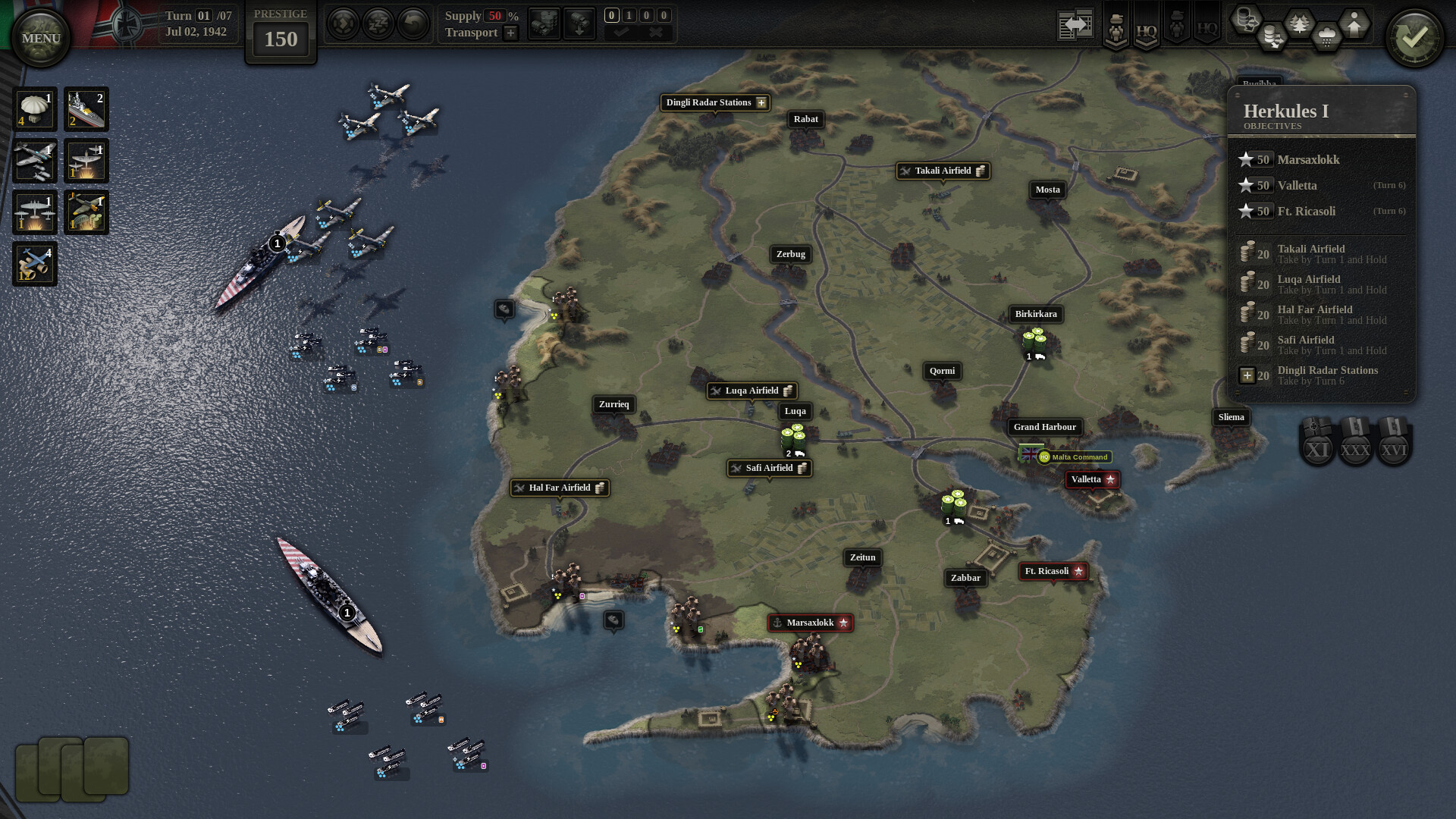1456x819 pixels.
Task: Open the main MENU button
Action: point(41,38)
